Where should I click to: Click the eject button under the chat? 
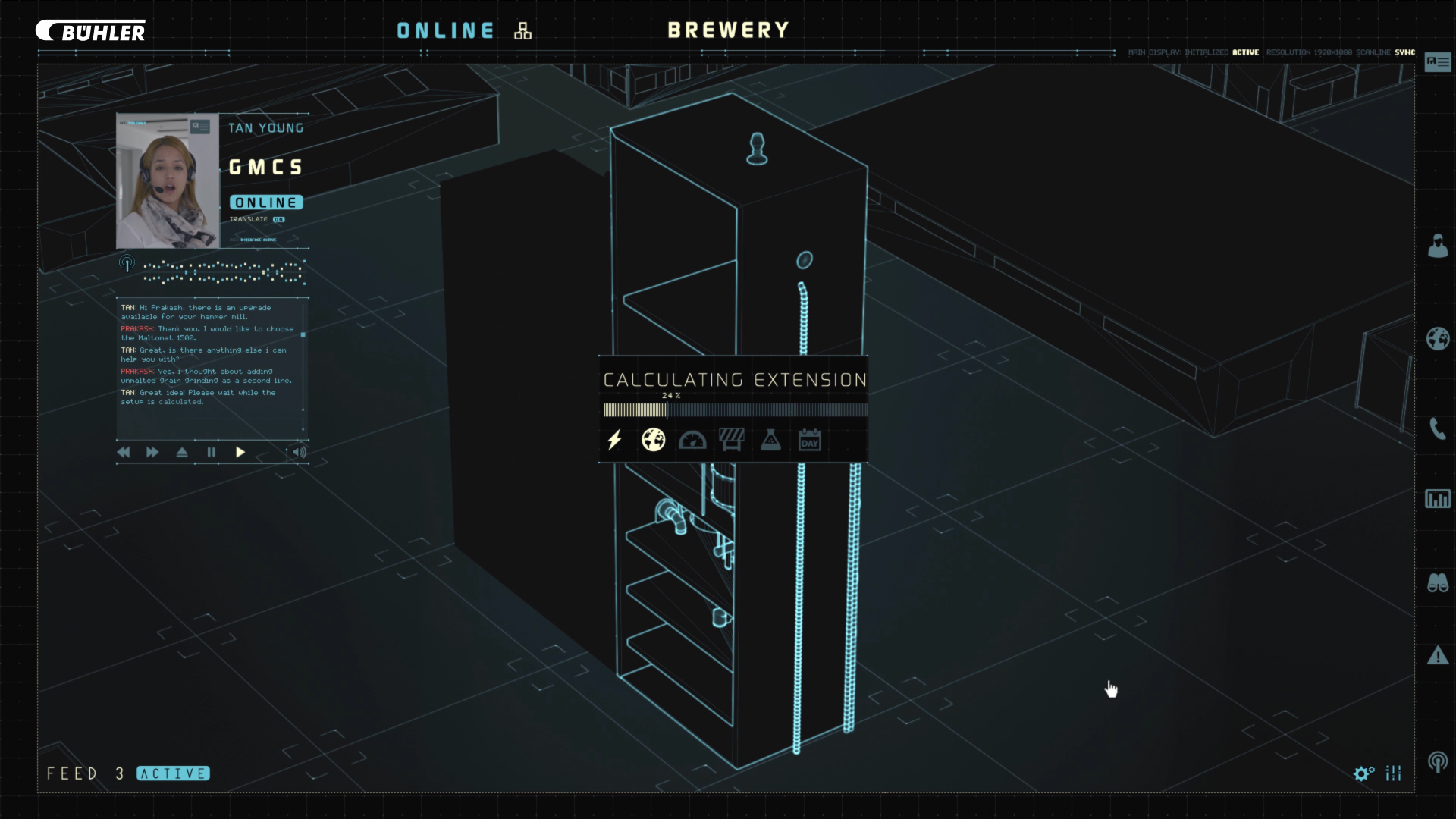(182, 453)
